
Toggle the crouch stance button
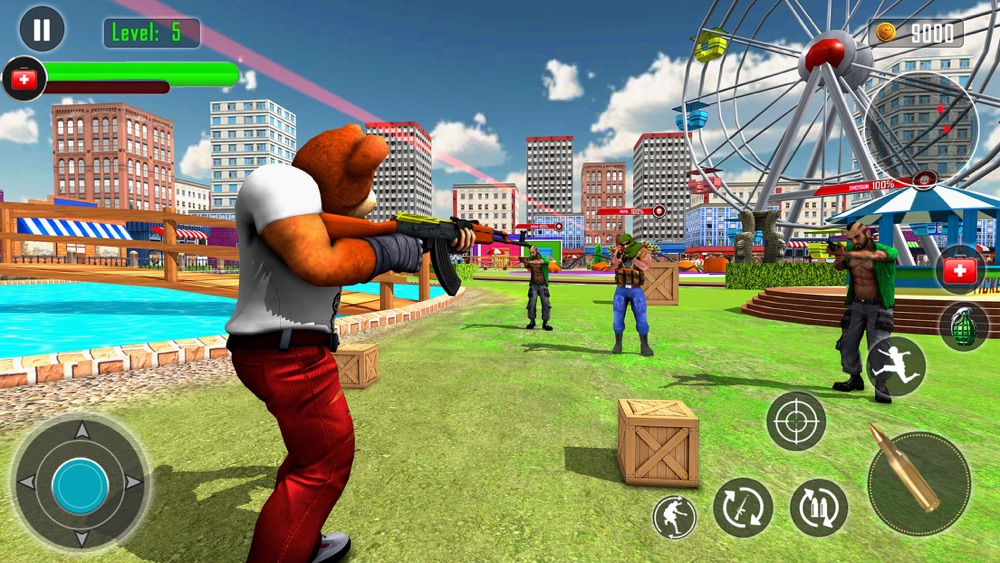(674, 517)
